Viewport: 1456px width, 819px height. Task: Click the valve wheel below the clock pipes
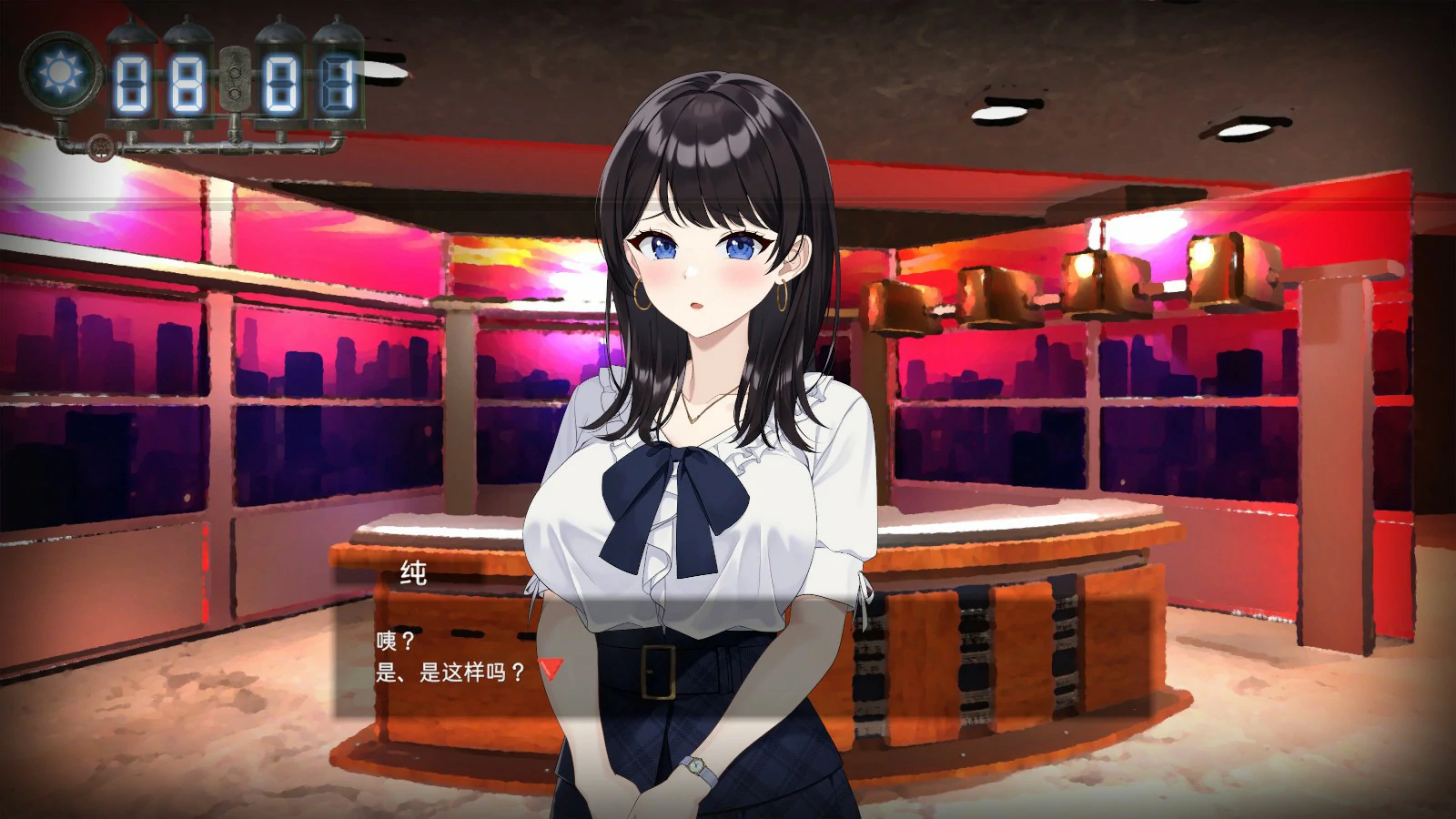coord(102,148)
